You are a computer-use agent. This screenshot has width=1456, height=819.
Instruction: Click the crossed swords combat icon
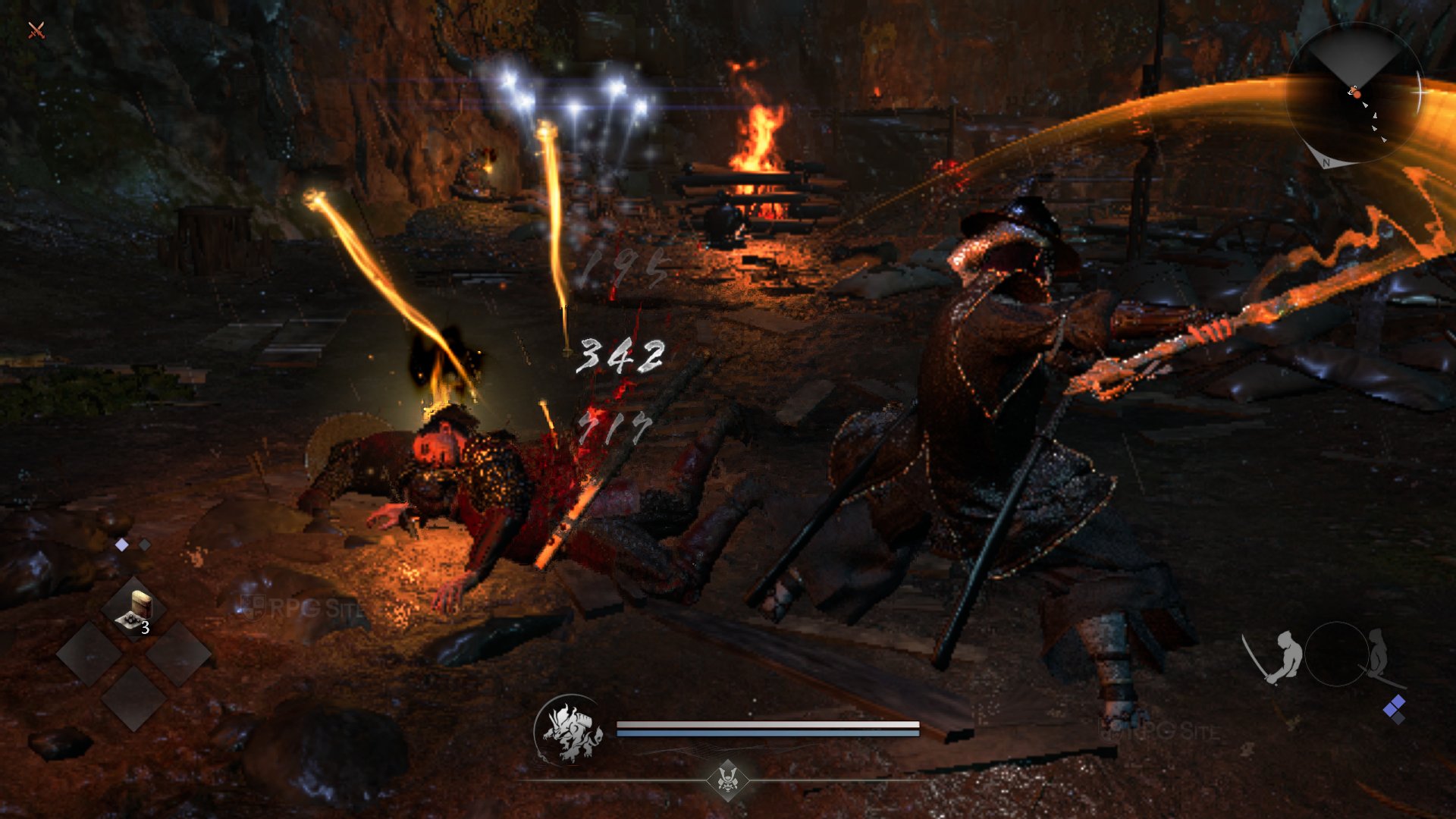coord(36,30)
